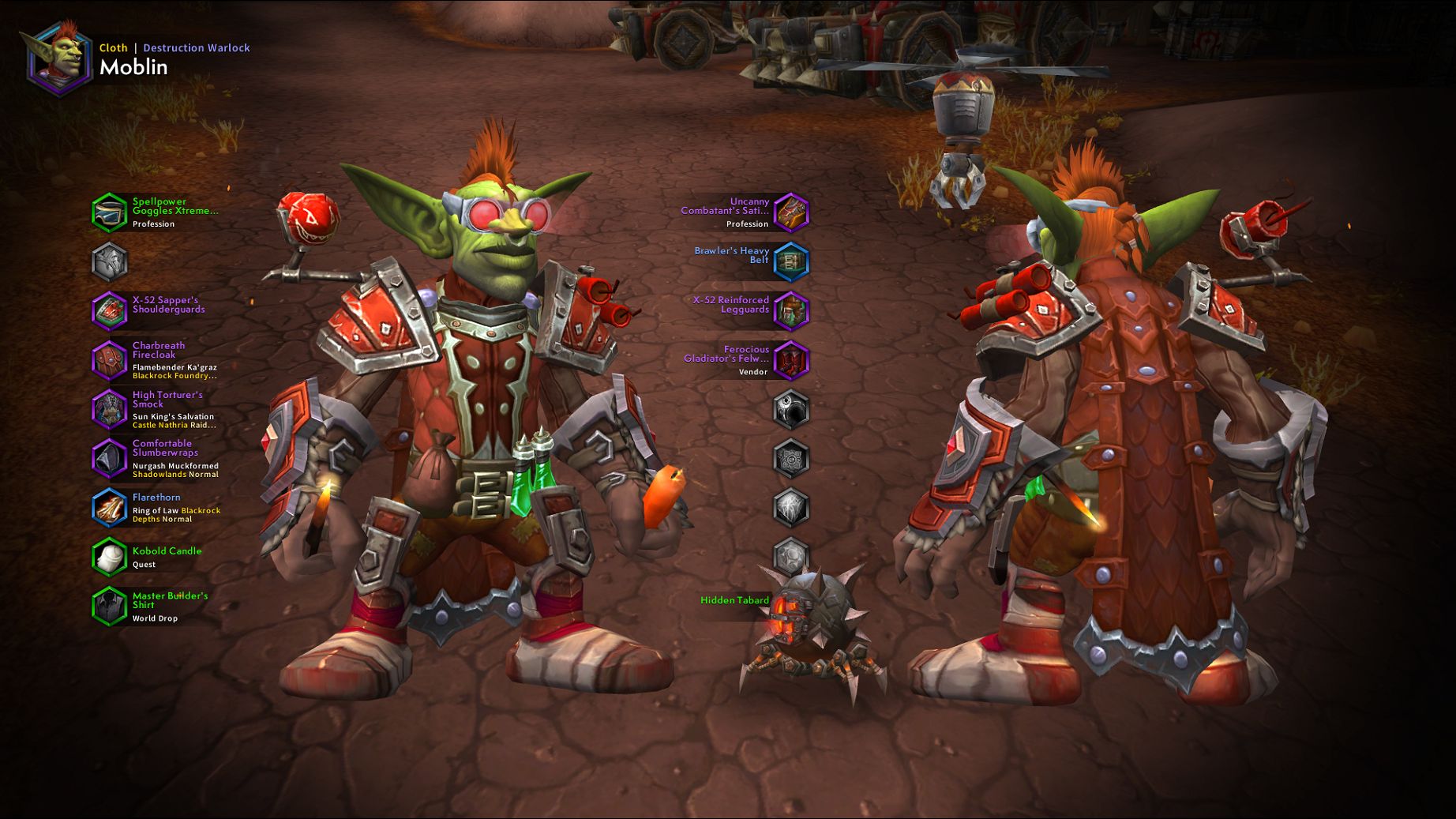Open the Charbreath Firecloak item icon
1456x819 pixels.
click(x=109, y=361)
